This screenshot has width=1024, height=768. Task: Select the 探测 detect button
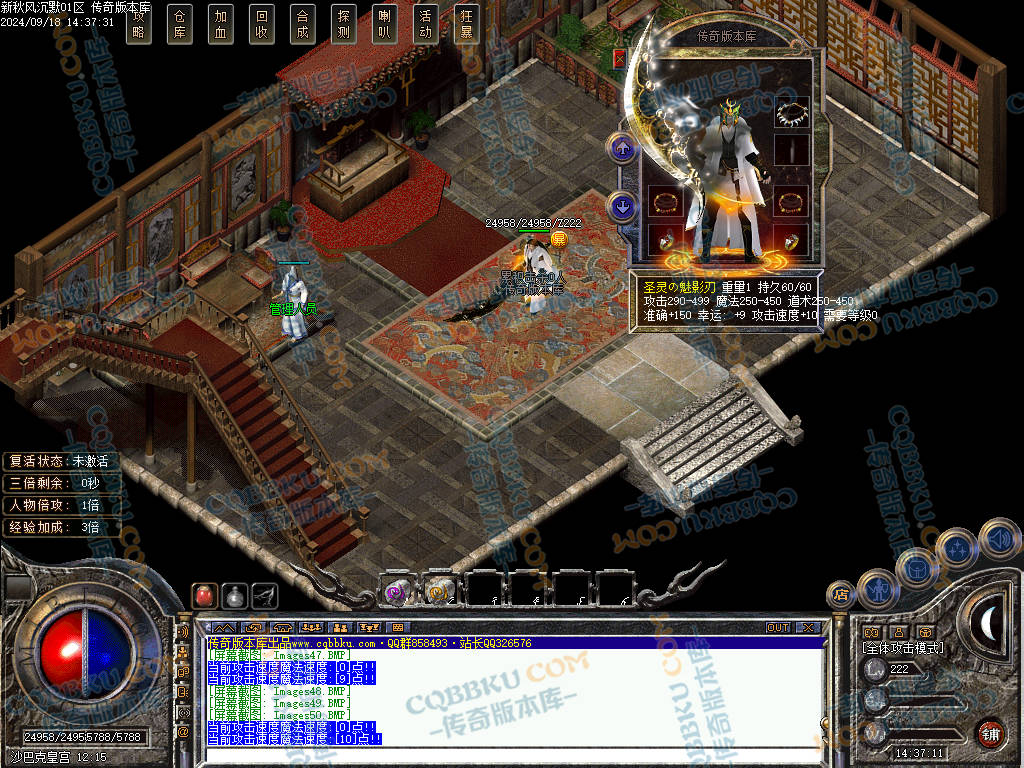pos(344,24)
